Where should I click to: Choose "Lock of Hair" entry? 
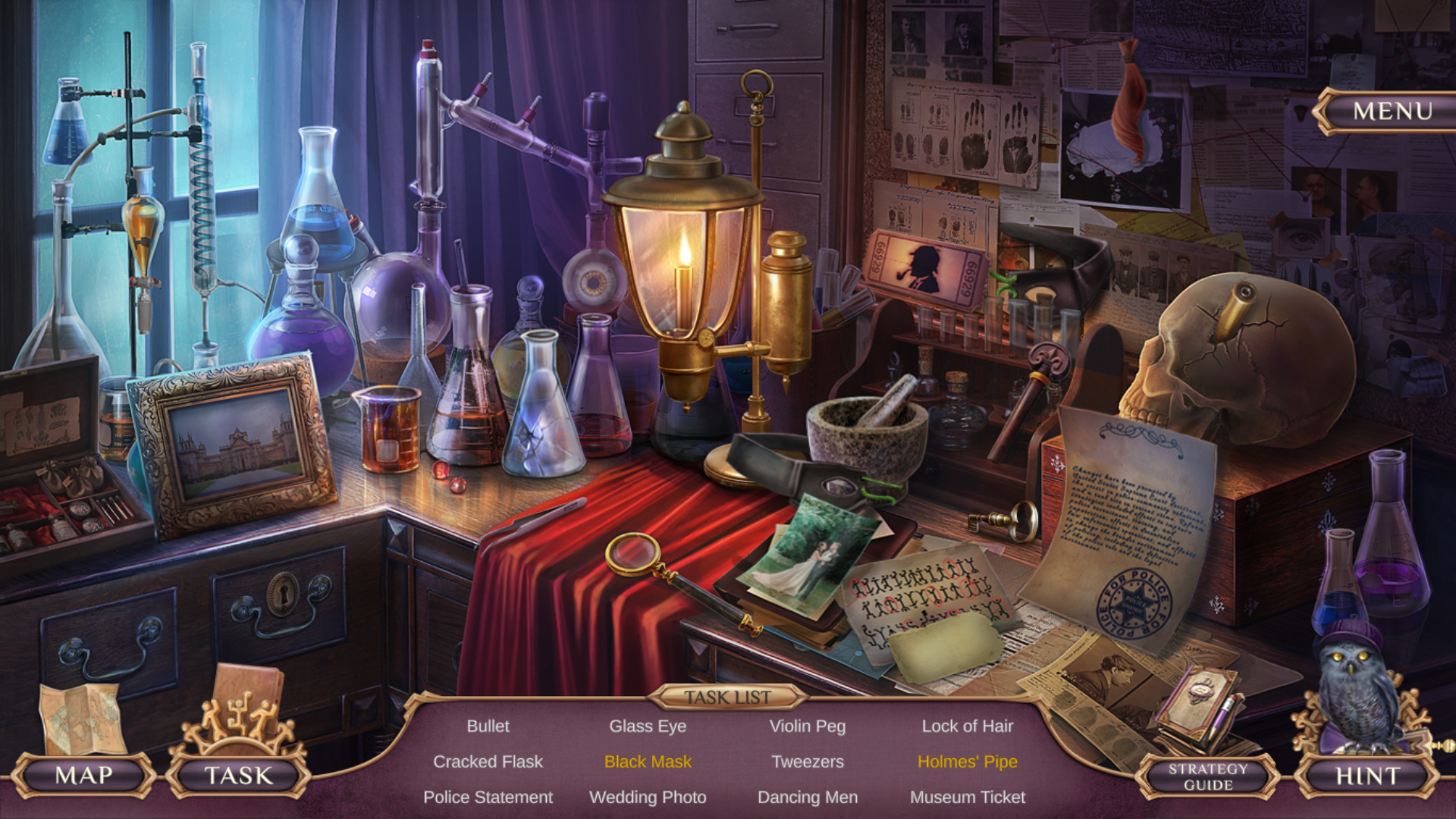967,726
